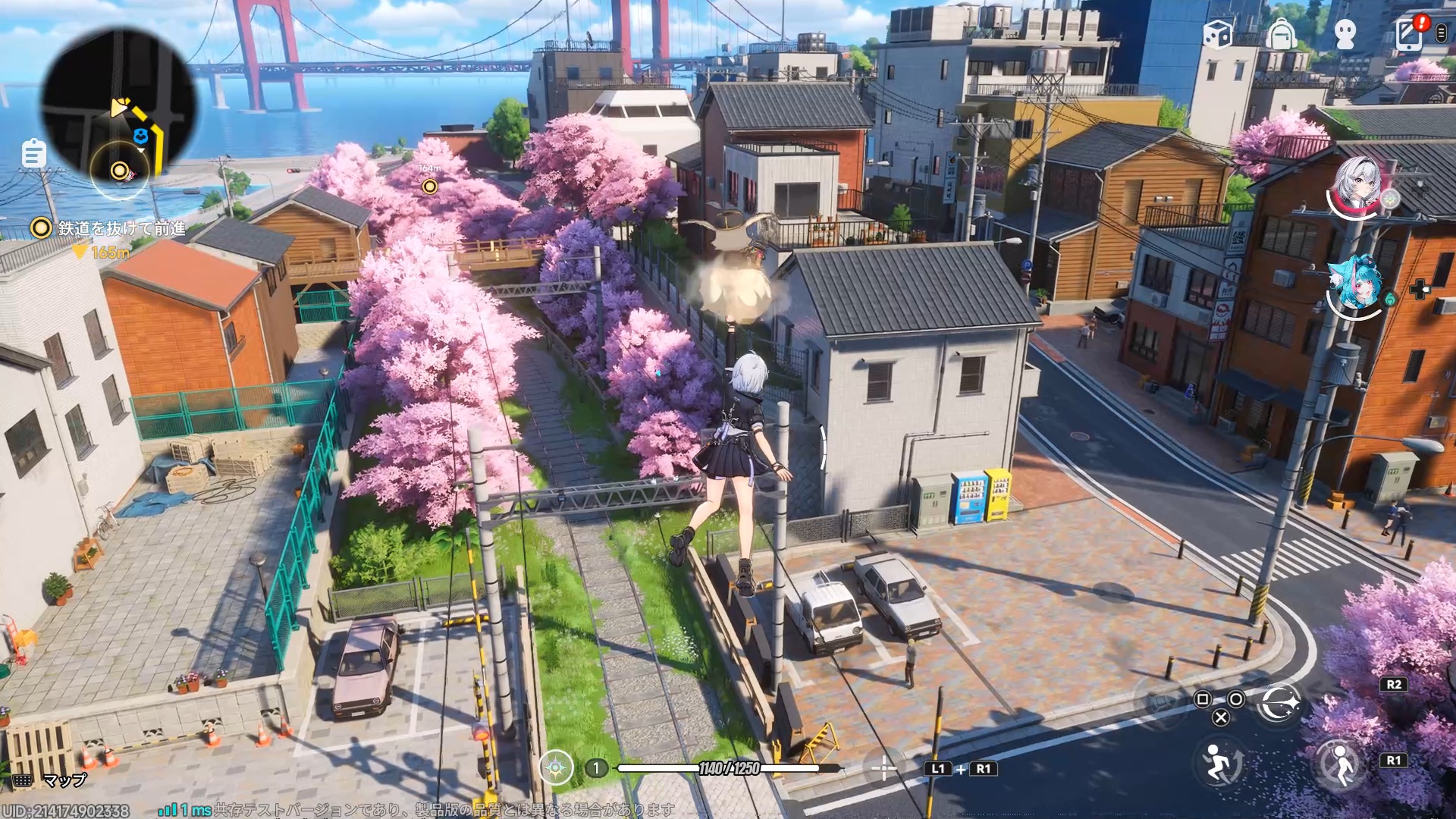The height and width of the screenshot is (819, 1456).
Task: Open the character menu icon
Action: (1345, 35)
